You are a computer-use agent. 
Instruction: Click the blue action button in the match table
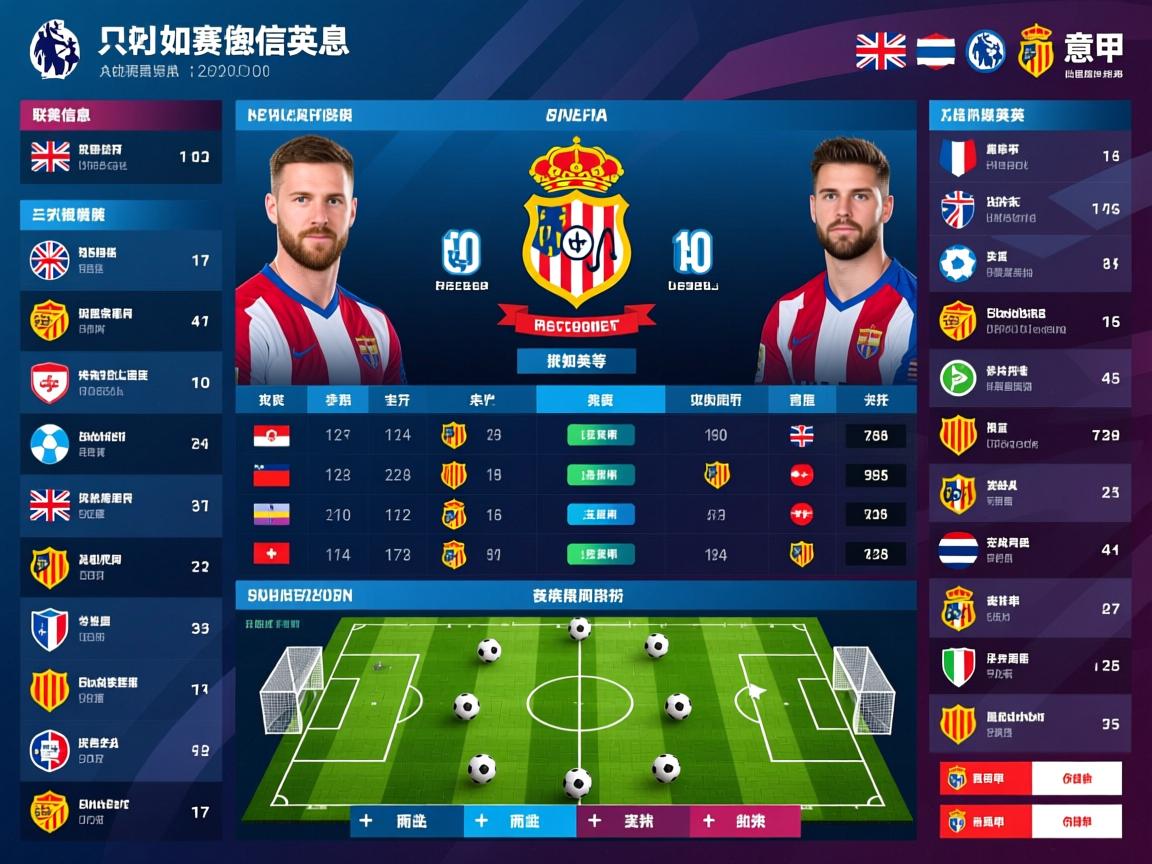(x=600, y=514)
